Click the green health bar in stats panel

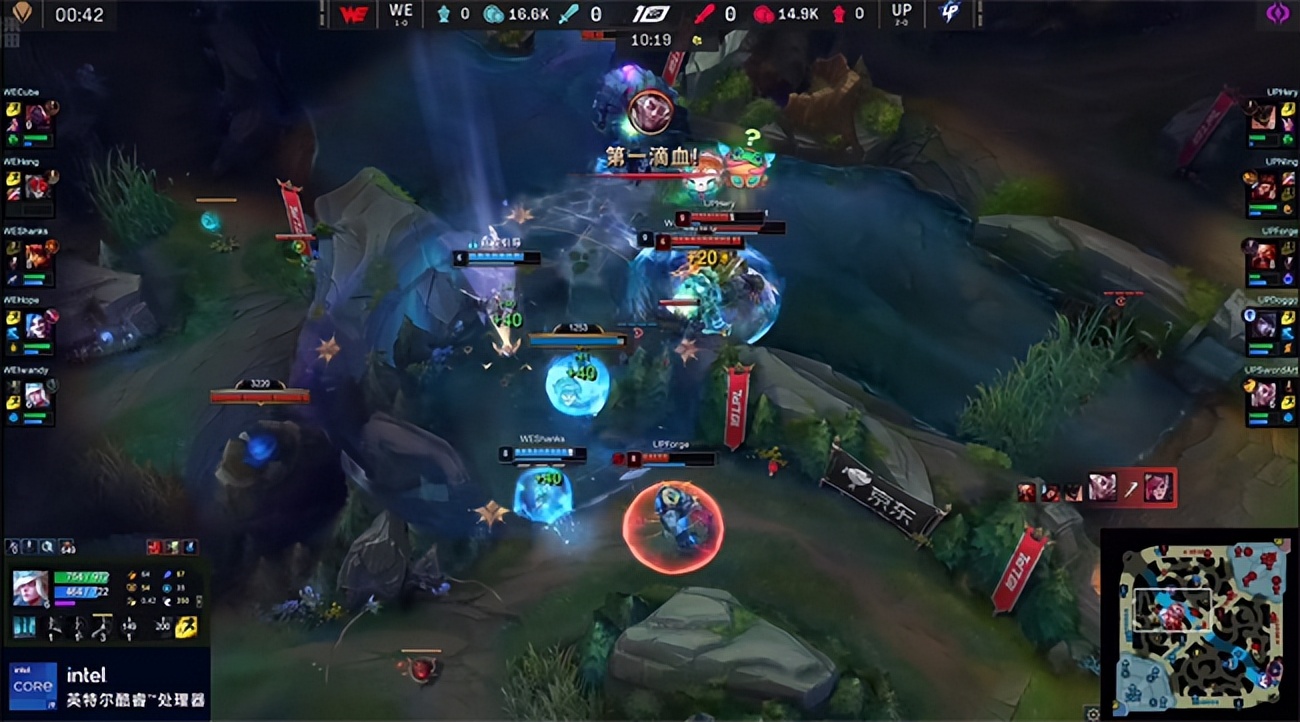click(x=80, y=577)
